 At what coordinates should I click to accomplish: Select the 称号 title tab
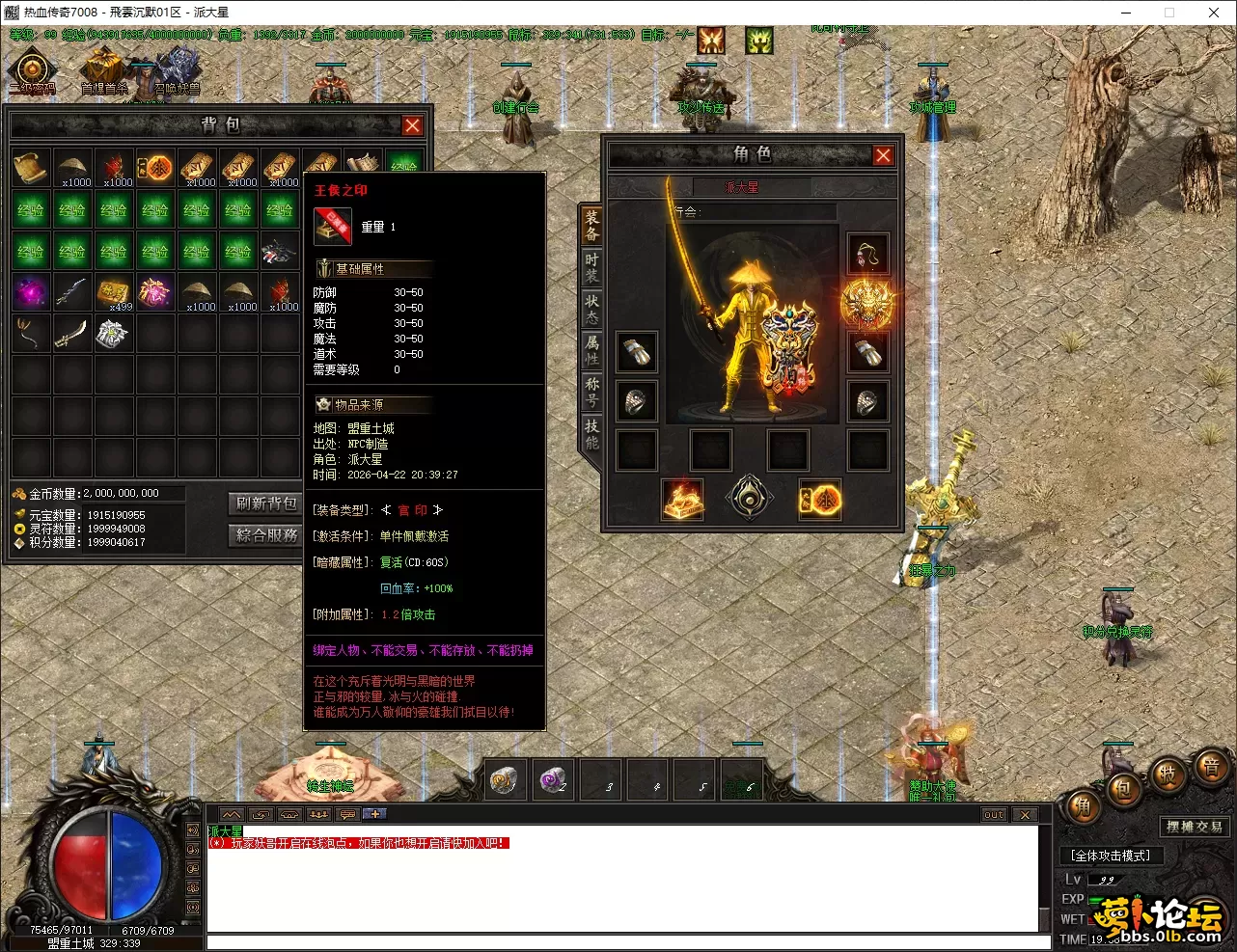591,392
